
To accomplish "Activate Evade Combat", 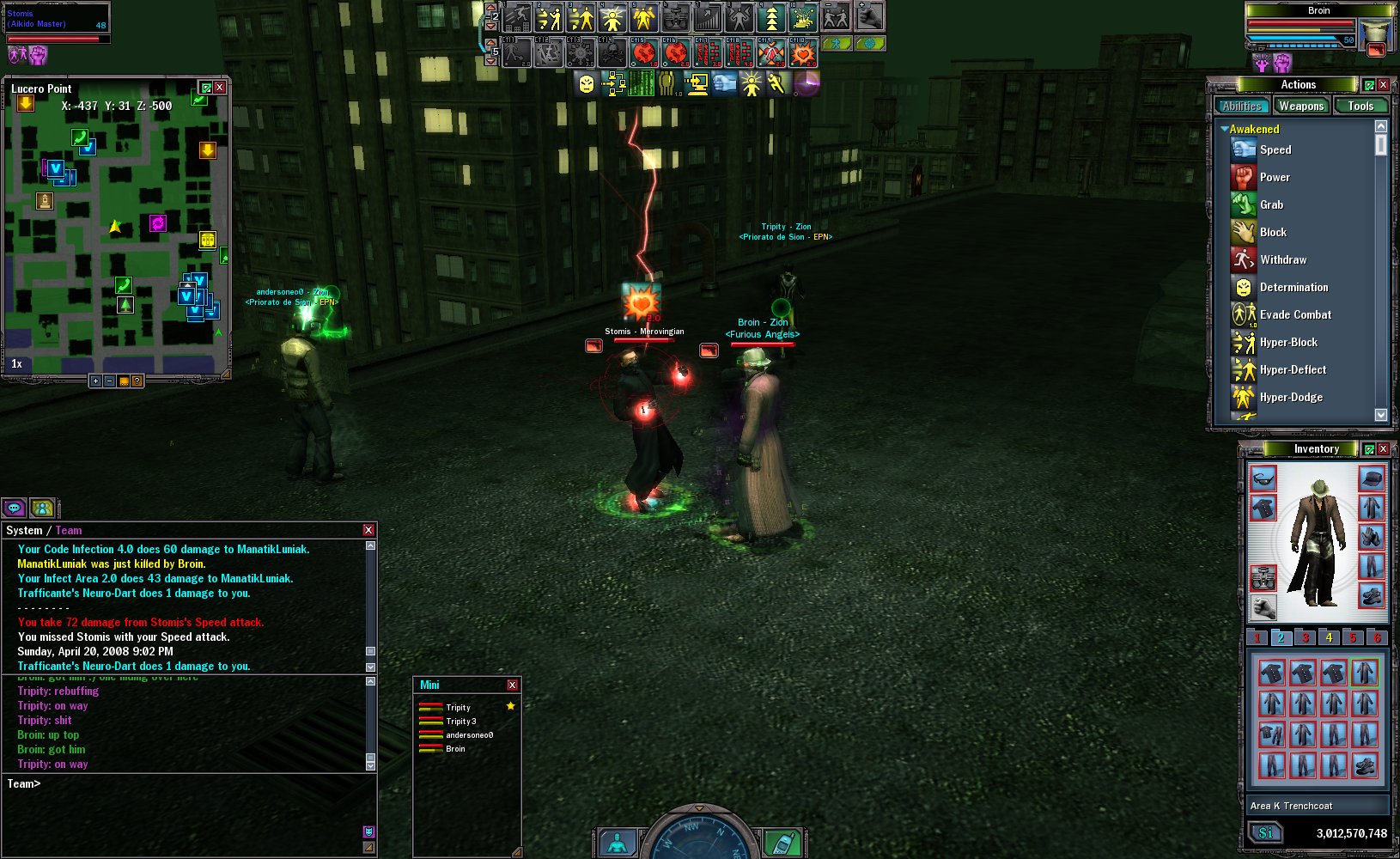I will (x=1294, y=314).
